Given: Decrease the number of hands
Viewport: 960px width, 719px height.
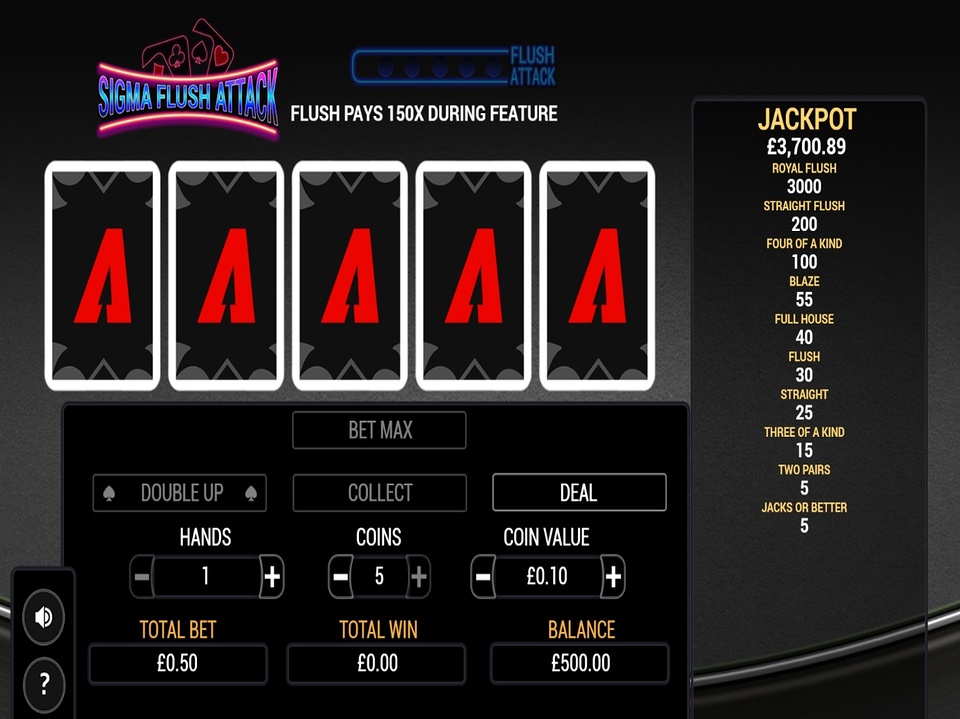Looking at the screenshot, I should click(142, 576).
